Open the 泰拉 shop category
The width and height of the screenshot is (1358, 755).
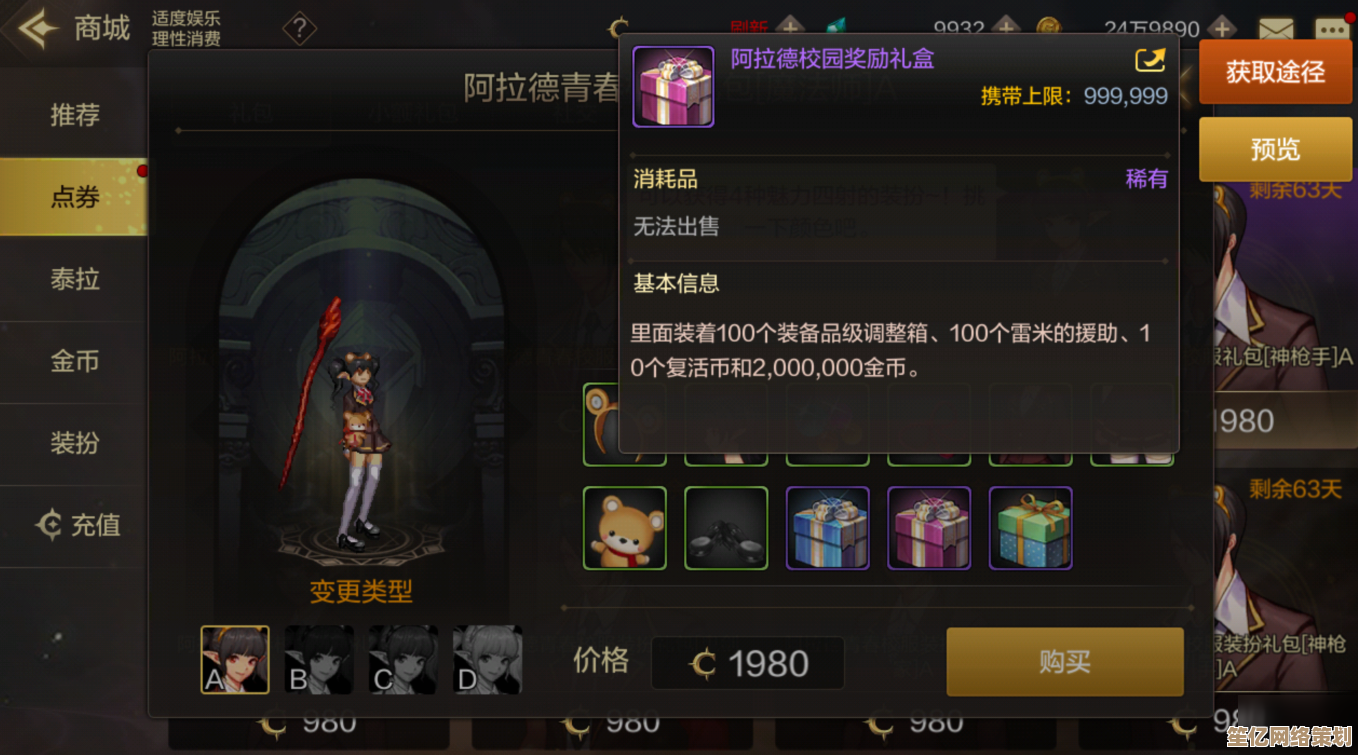point(75,279)
